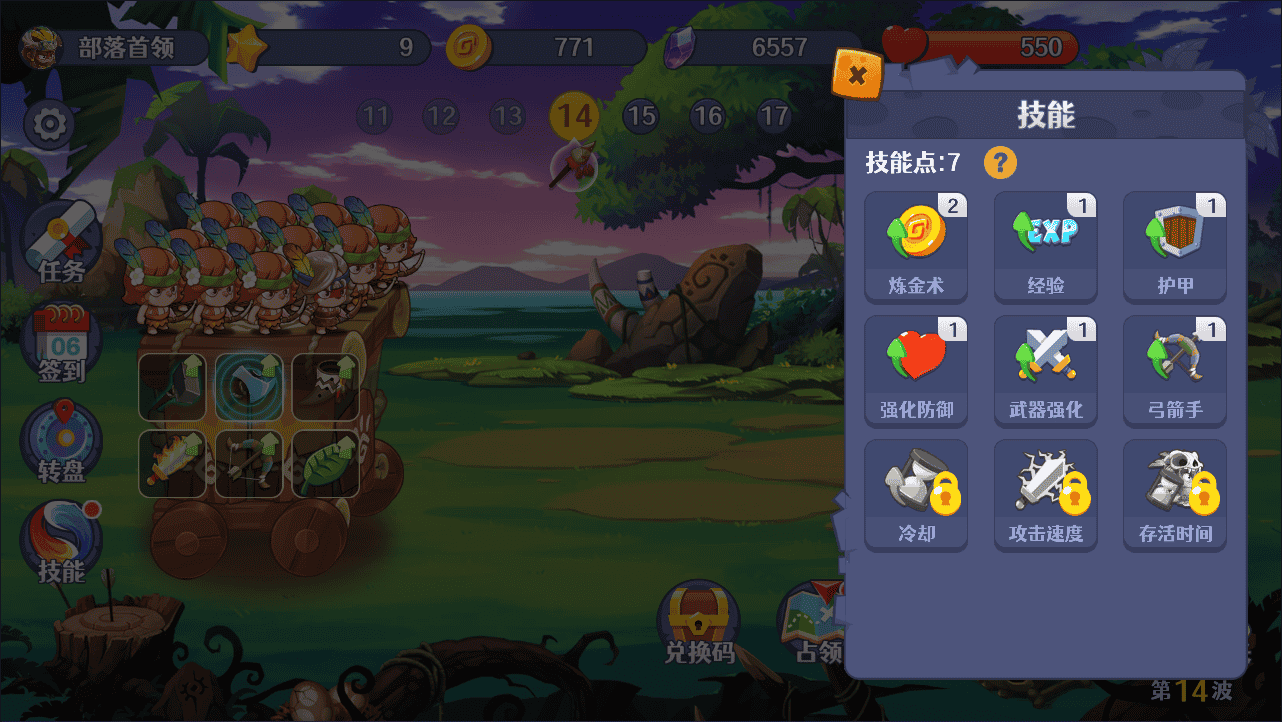Screen dimensions: 1282x722
Task: Select the wave 14 marker
Action: (575, 117)
